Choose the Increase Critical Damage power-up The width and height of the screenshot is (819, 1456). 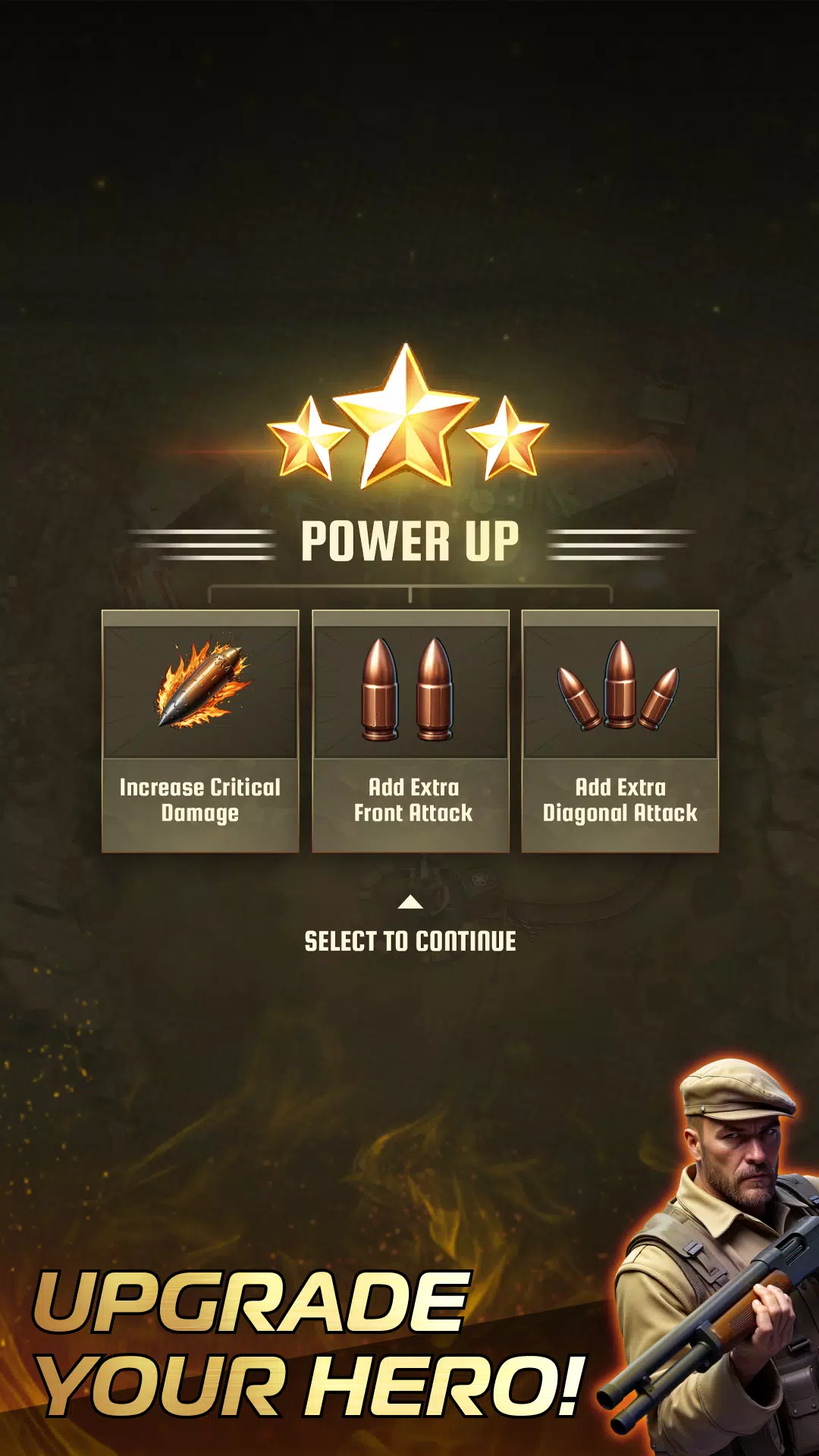coord(200,731)
